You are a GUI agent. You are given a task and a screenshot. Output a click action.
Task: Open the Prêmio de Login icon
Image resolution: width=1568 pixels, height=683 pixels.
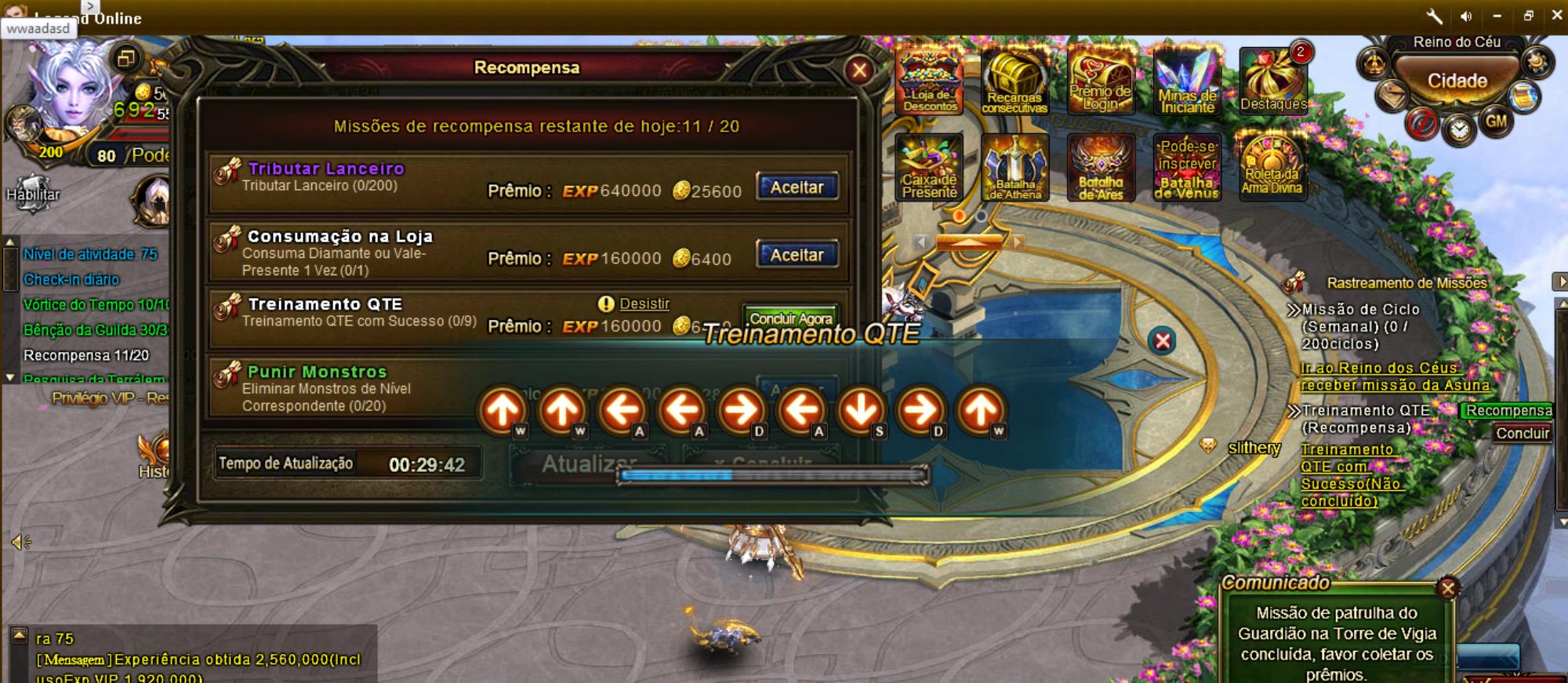pyautogui.click(x=1101, y=80)
